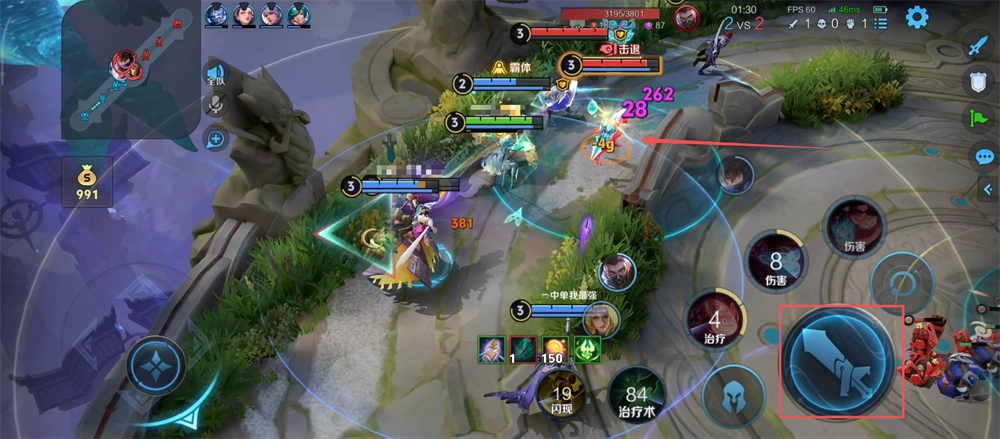1000x439 pixels.
Task: Cast the 治疗 skill on cooldown 4
Action: click(x=714, y=324)
